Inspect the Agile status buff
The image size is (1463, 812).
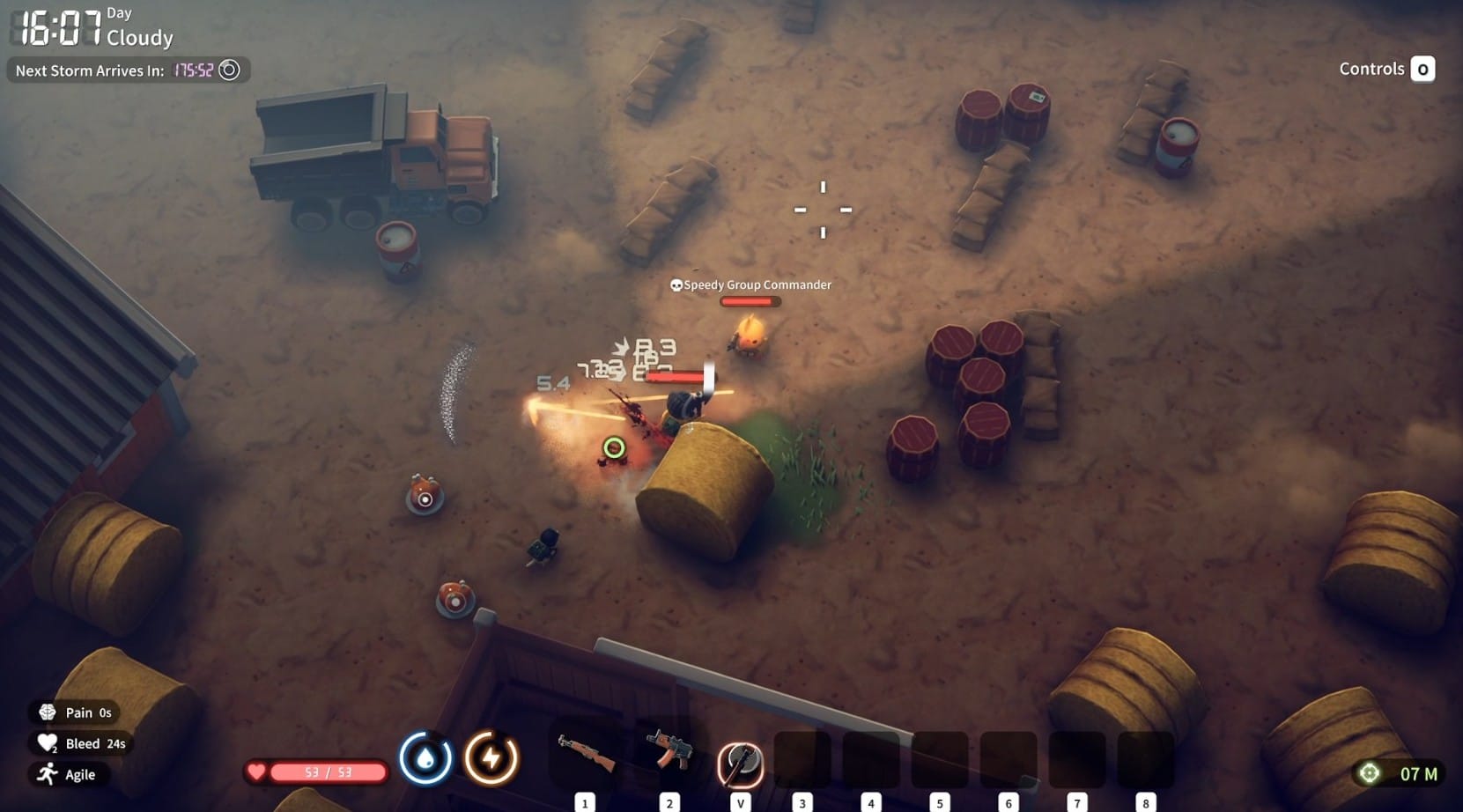coord(66,774)
